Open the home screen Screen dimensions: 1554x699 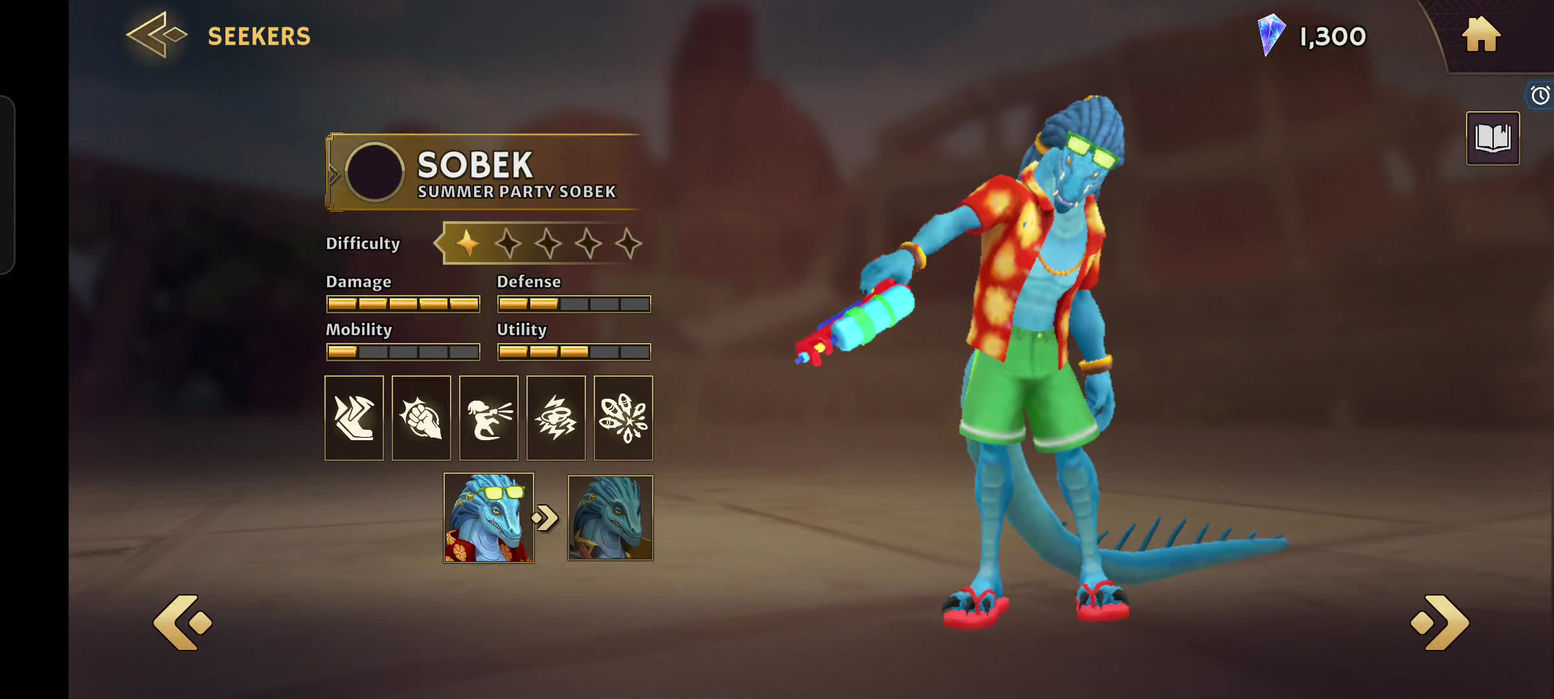point(1480,36)
